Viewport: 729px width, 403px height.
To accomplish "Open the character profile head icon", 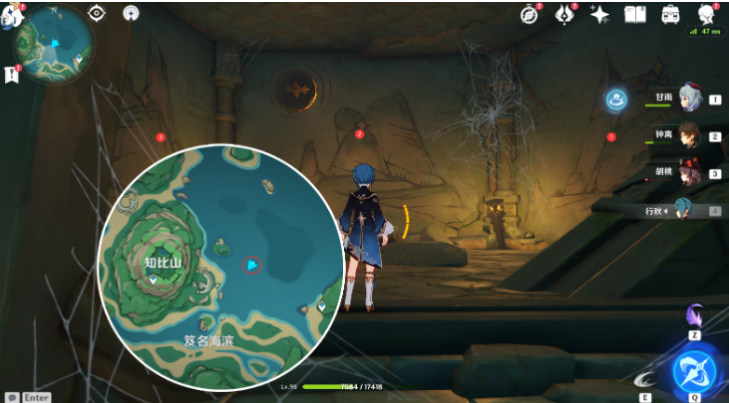I will [x=706, y=14].
